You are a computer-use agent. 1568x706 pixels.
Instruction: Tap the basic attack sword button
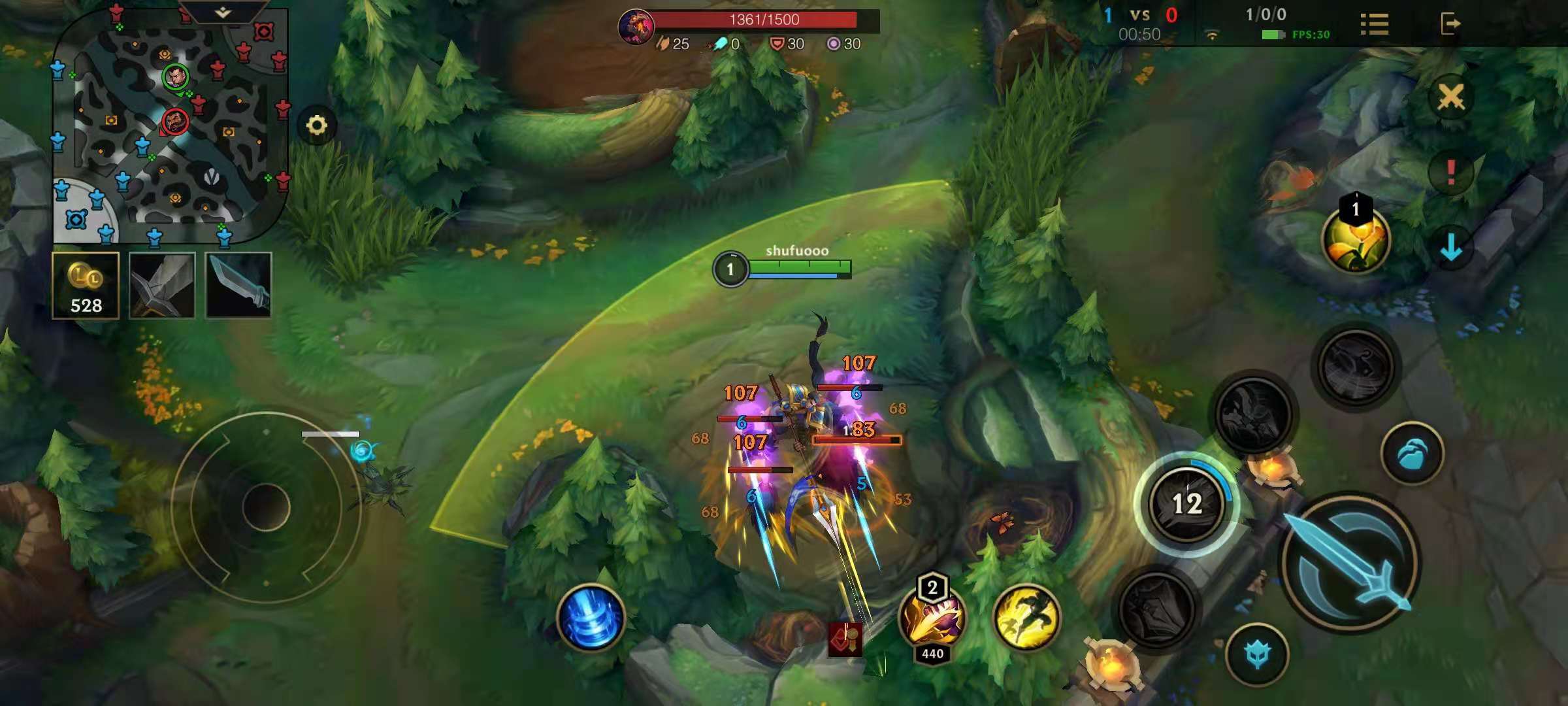(x=1350, y=562)
